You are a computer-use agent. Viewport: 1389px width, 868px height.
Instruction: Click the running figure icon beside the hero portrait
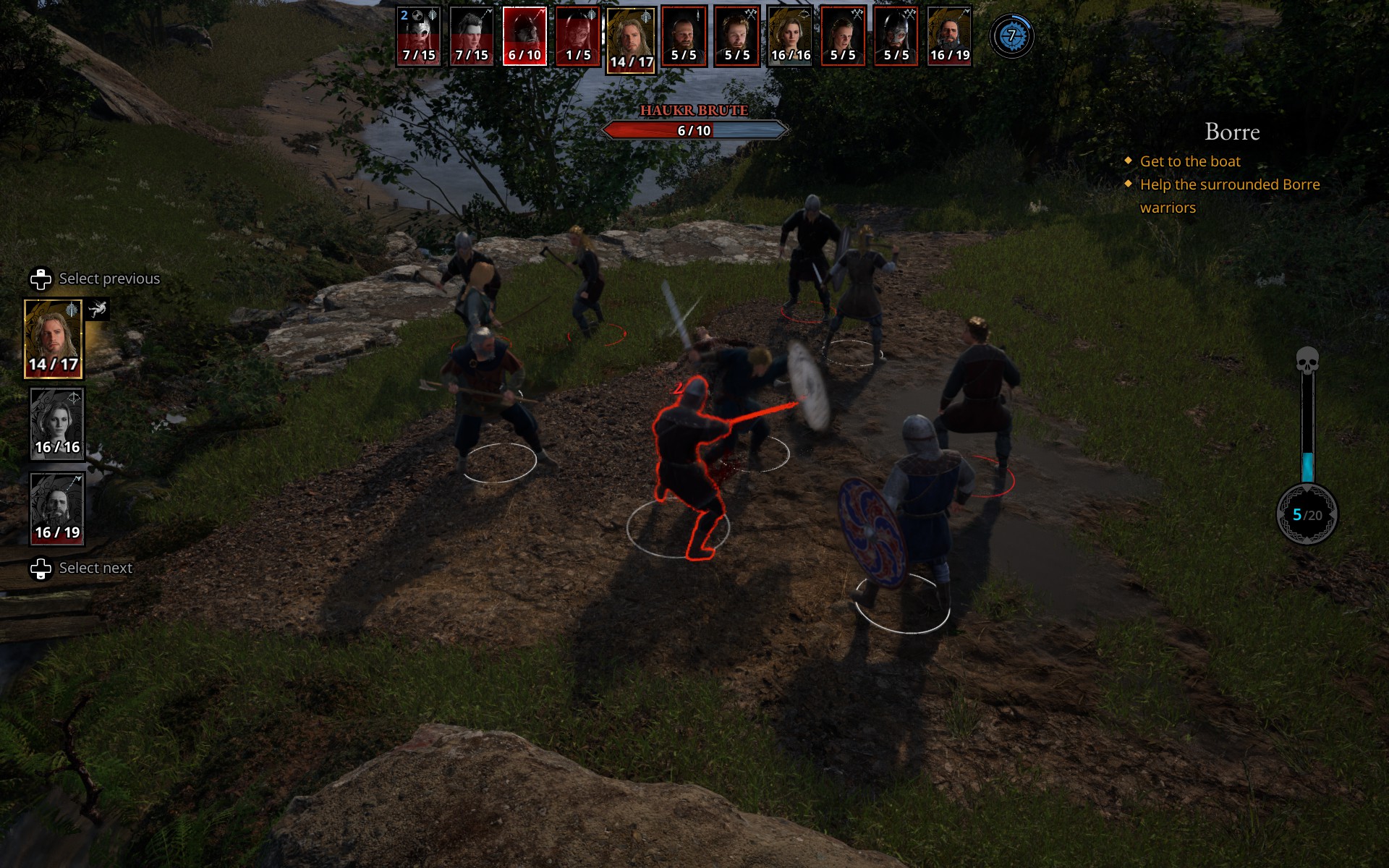(98, 310)
